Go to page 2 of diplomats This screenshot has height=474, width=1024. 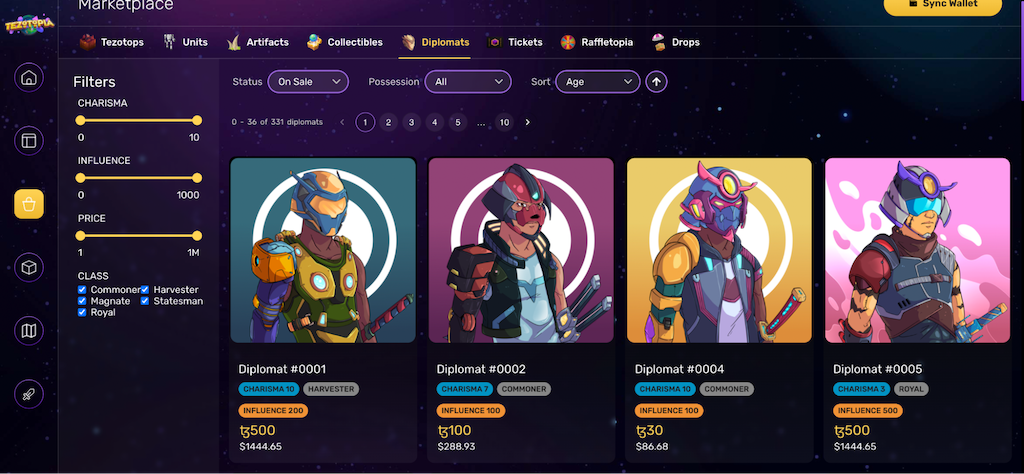point(388,122)
